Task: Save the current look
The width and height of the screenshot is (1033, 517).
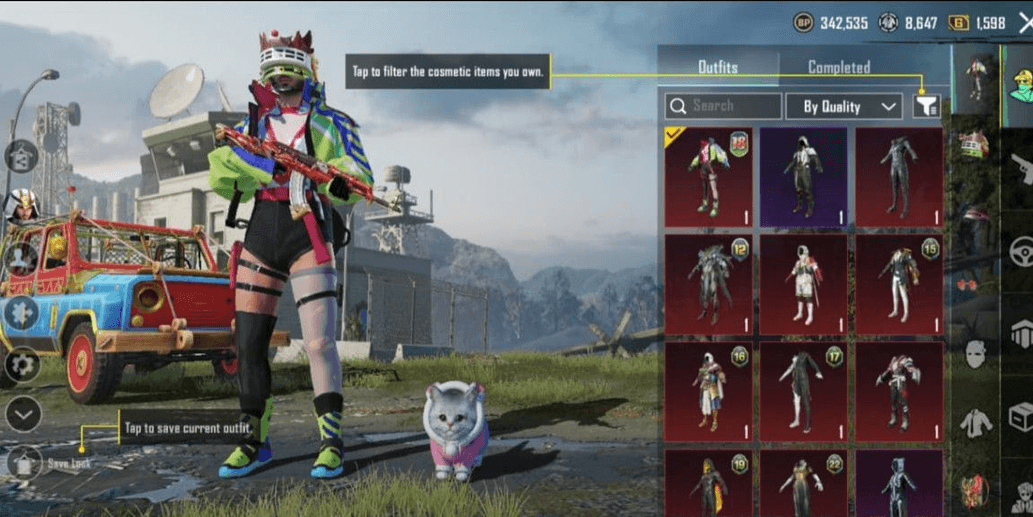Action: [x=25, y=463]
